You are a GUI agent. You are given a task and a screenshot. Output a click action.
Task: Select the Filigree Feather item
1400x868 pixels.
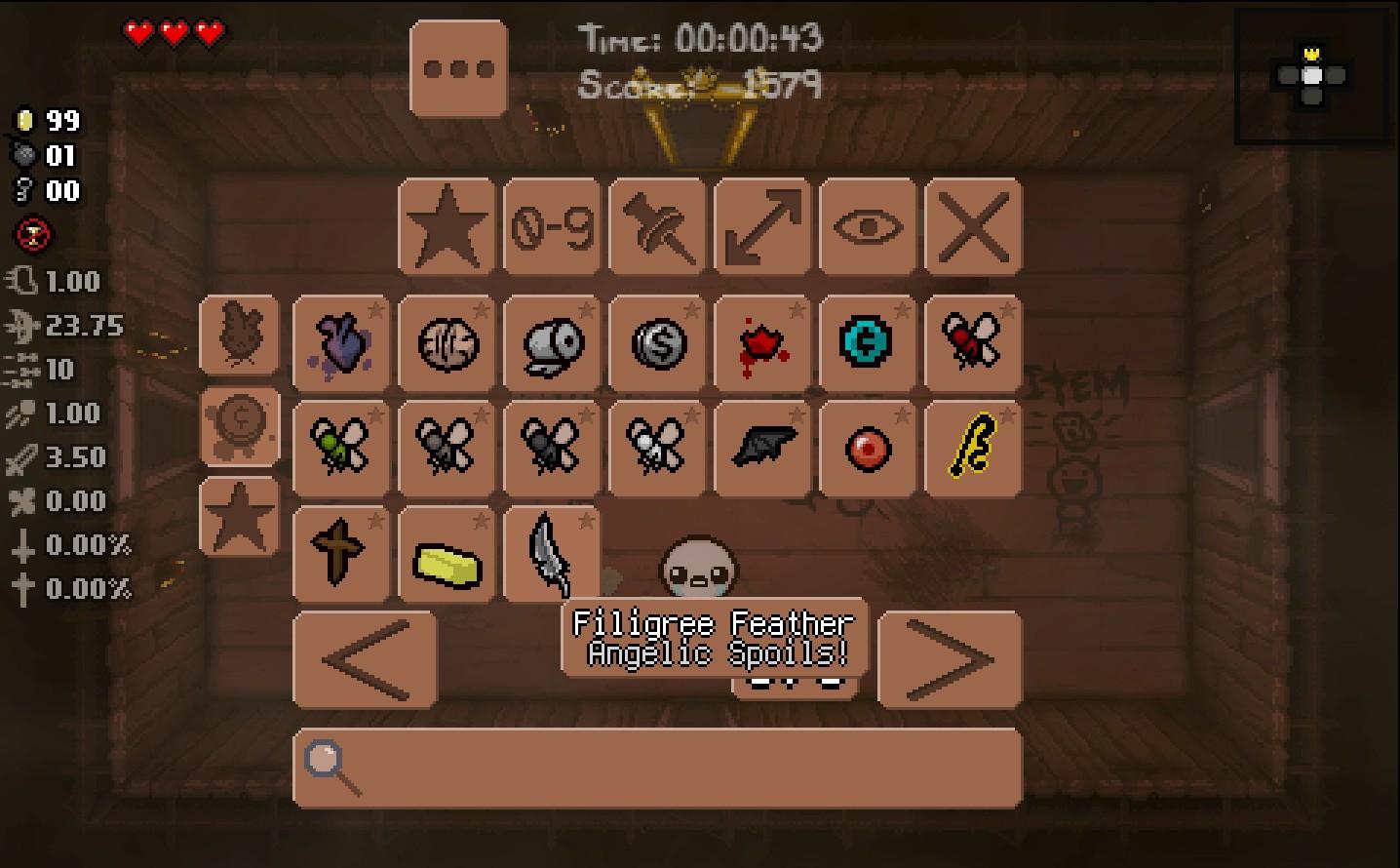(x=551, y=554)
